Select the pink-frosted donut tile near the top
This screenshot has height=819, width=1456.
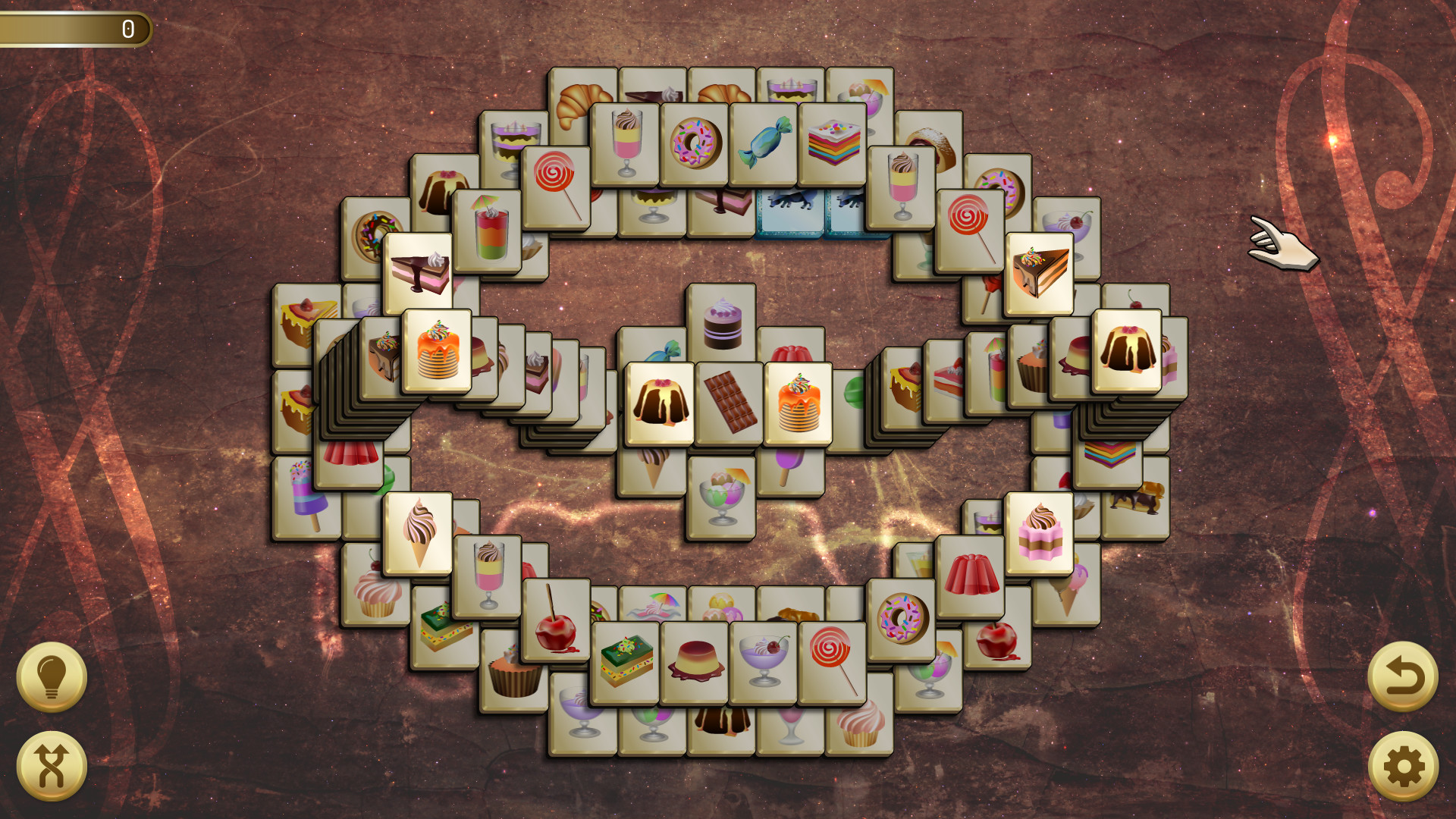tap(695, 144)
